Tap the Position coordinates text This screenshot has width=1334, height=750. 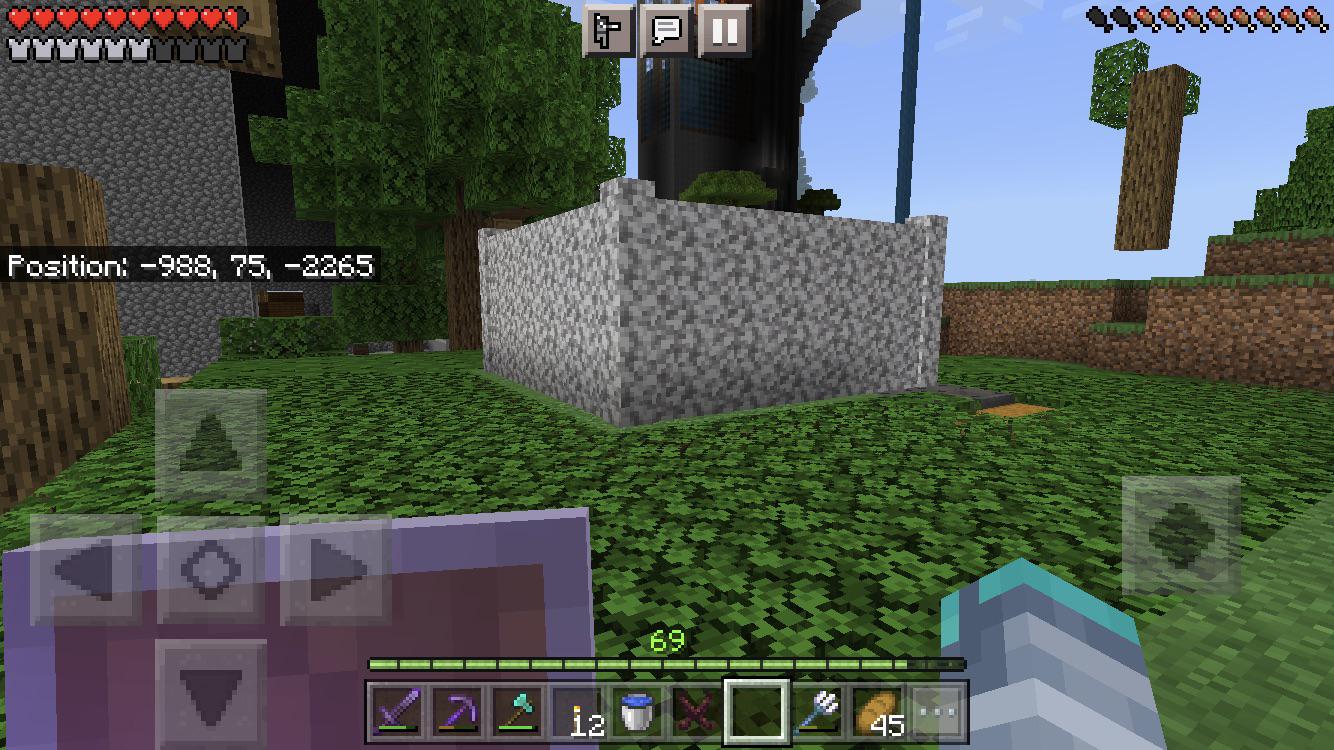(x=190, y=267)
